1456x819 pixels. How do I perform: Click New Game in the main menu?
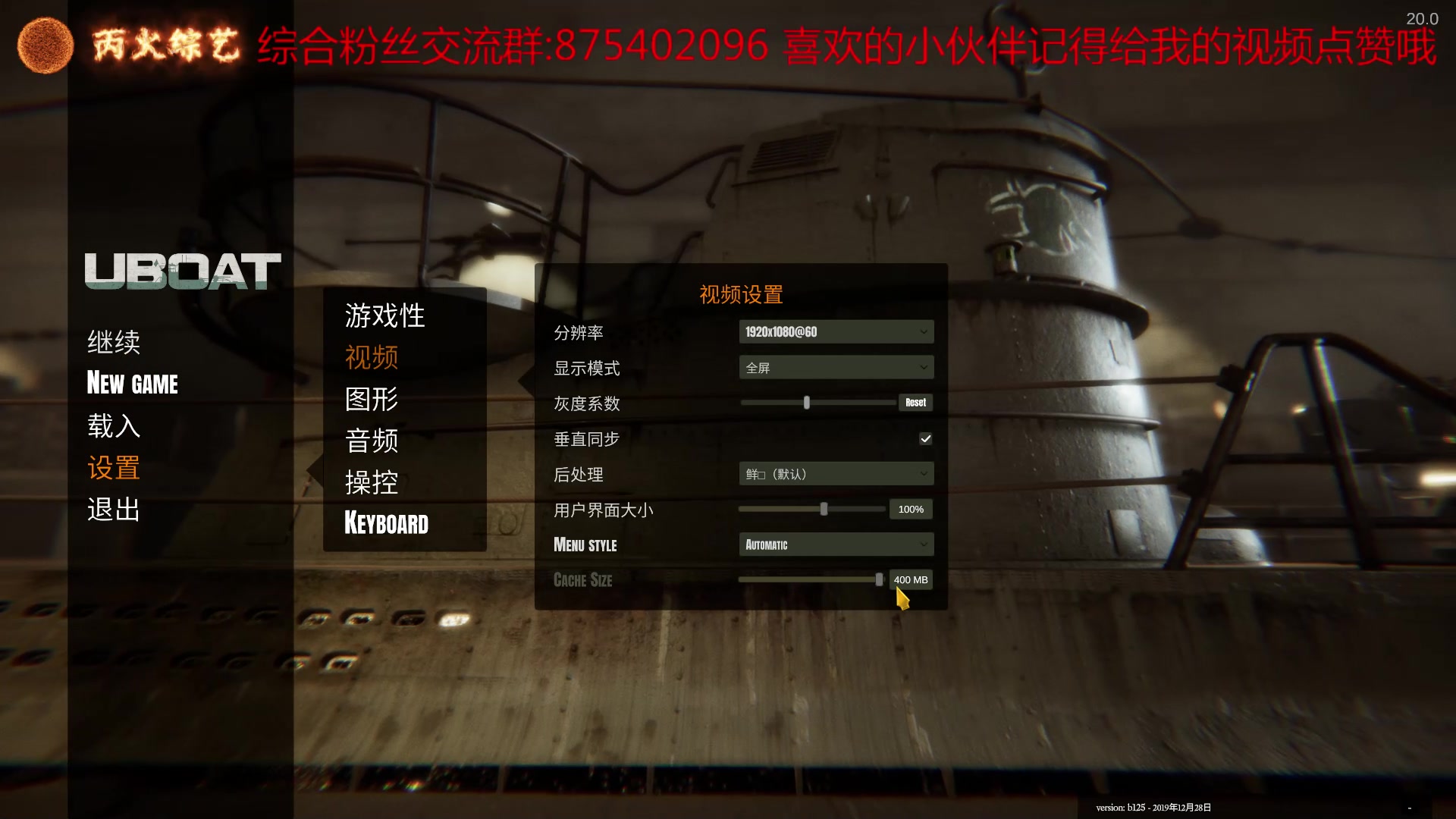(133, 384)
